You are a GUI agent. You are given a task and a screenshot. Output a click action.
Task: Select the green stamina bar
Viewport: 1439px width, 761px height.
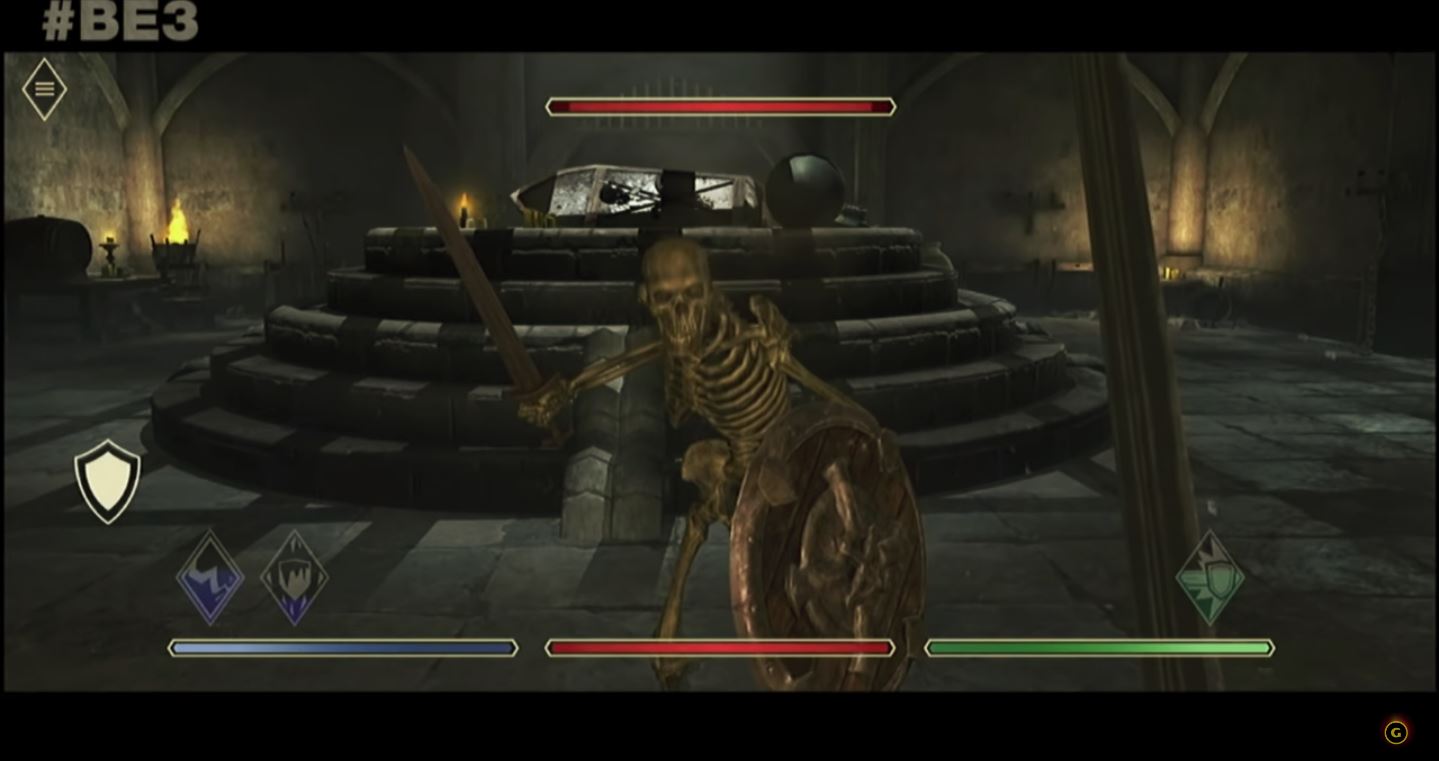(1098, 647)
